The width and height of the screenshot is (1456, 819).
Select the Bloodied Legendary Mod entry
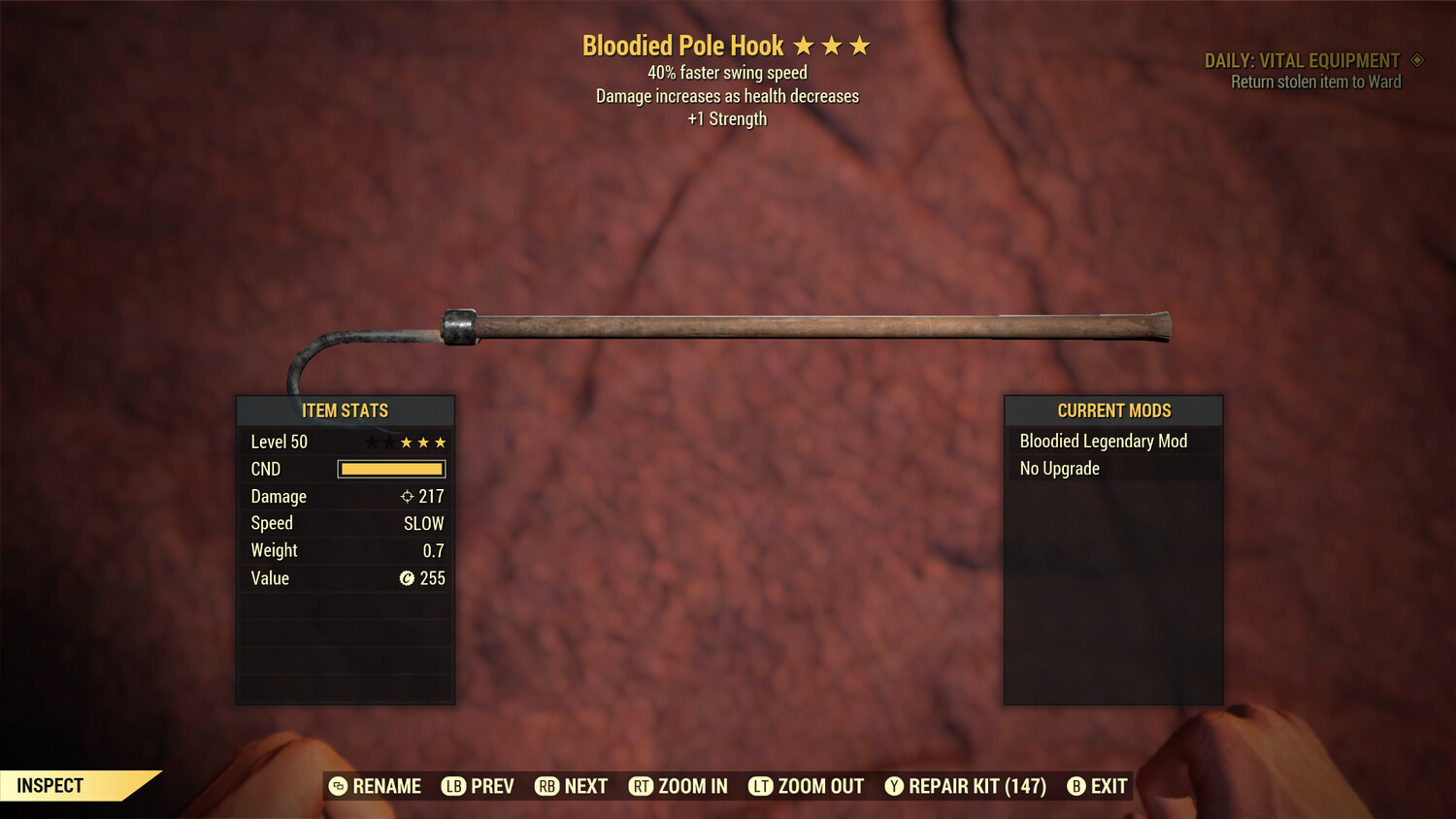pyautogui.click(x=1103, y=441)
